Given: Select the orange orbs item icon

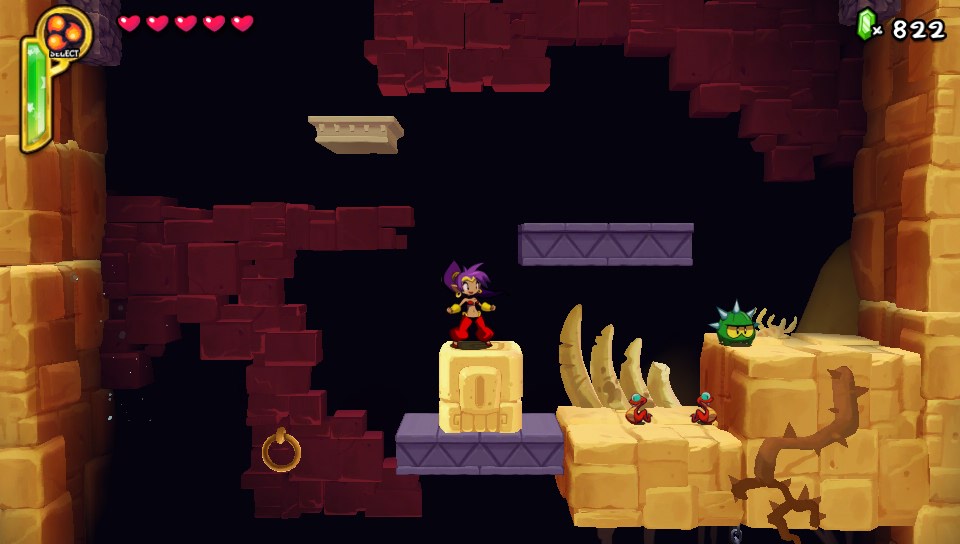Looking at the screenshot, I should coord(63,32).
